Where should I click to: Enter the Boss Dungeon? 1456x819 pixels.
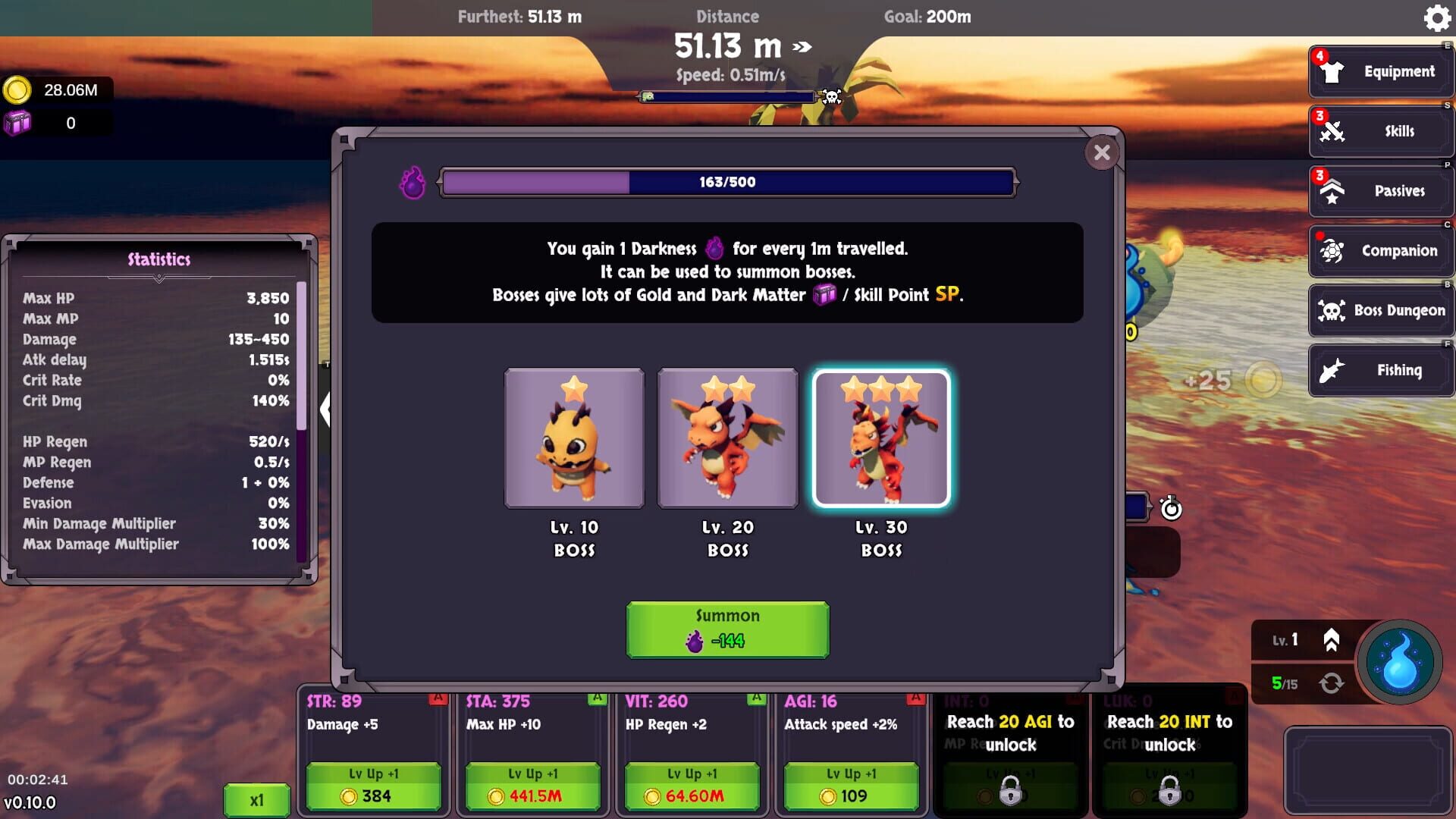(x=1380, y=310)
